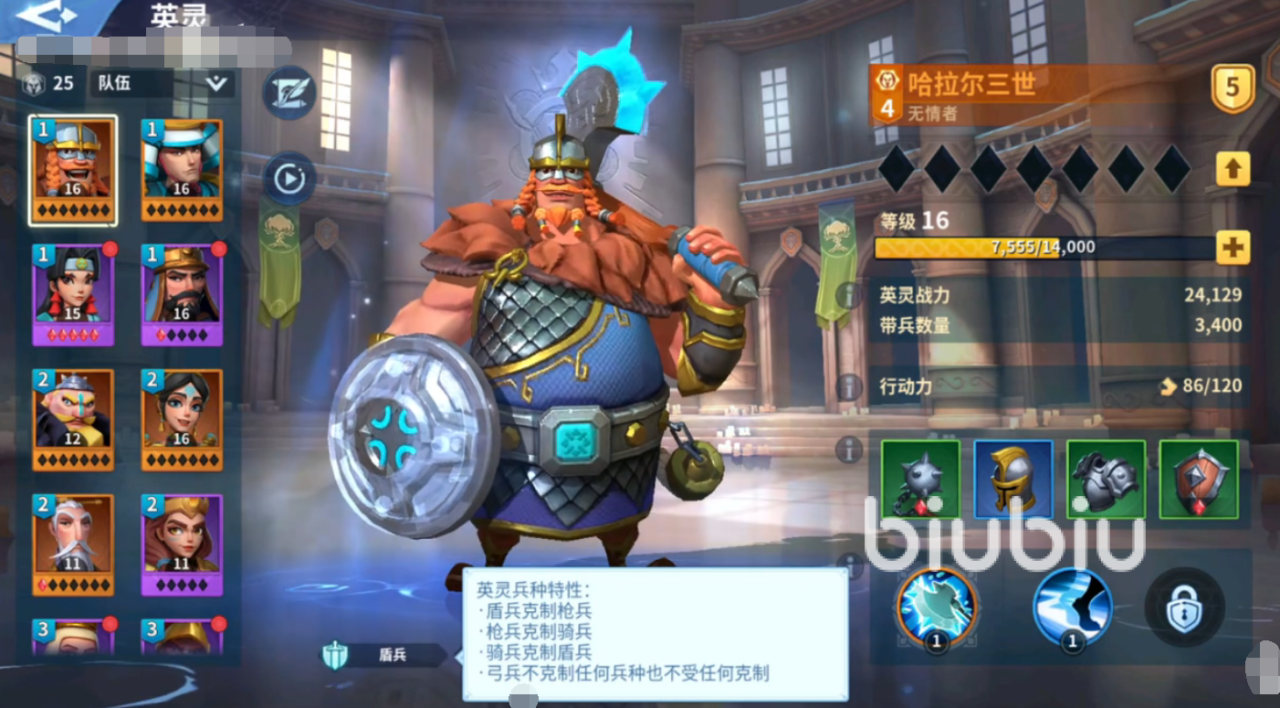Choose the blue-hat hero portrait at level 16
Screen dimensions: 1280x708
(181, 169)
